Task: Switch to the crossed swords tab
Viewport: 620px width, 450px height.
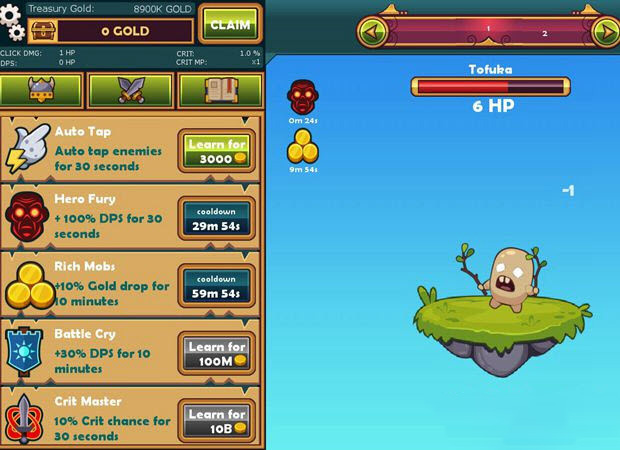Action: [131, 90]
